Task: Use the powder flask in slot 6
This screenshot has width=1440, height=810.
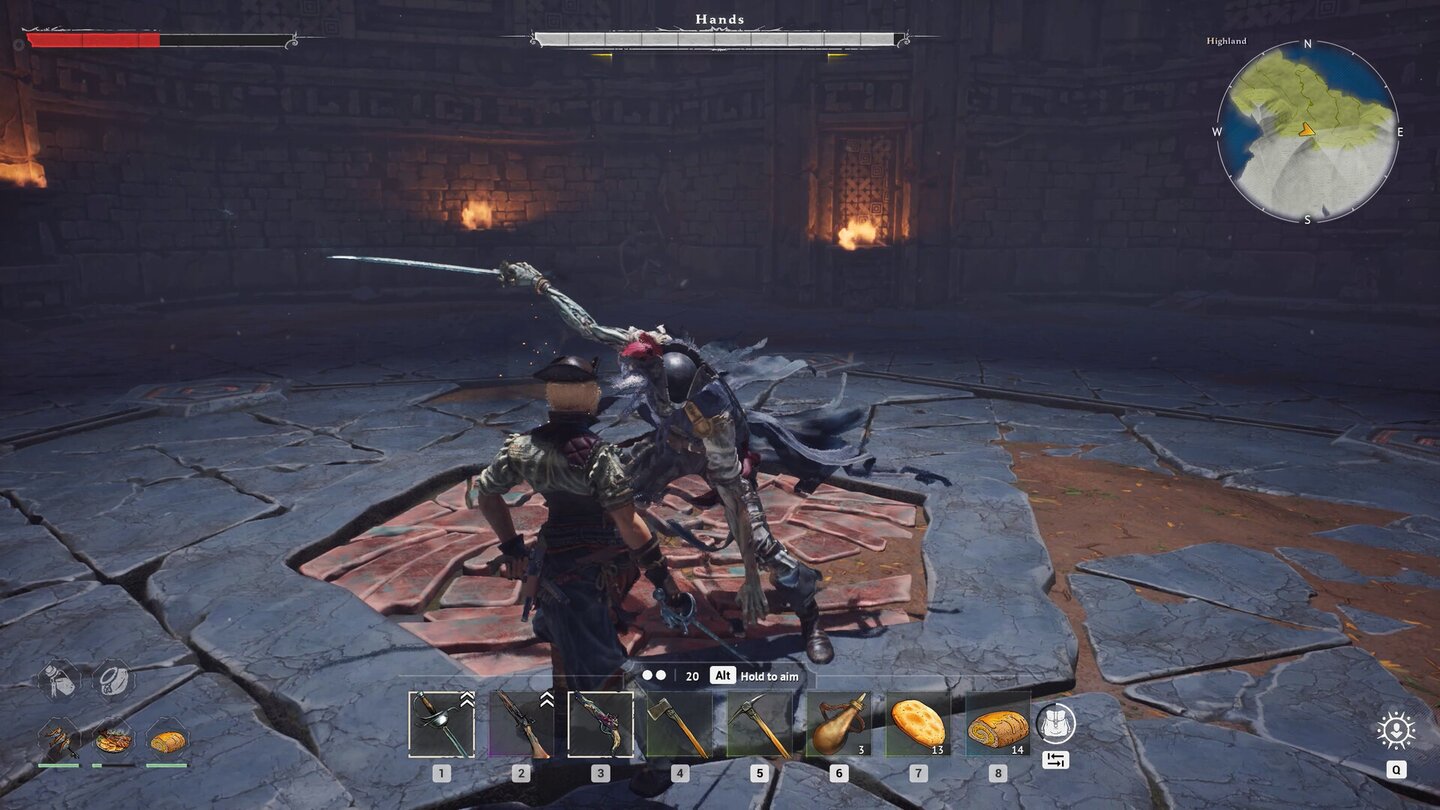Action: (x=839, y=723)
